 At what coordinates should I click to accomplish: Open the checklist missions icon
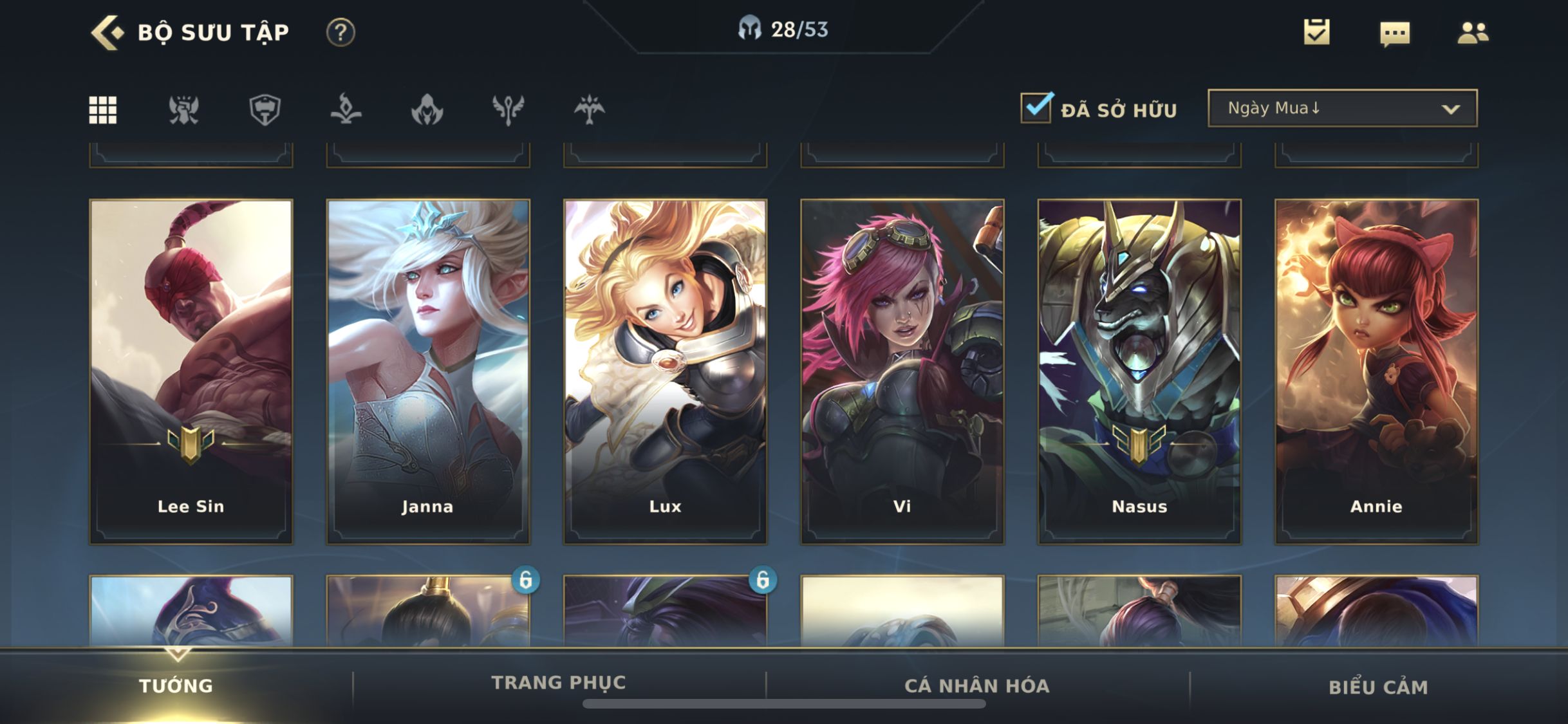1316,32
